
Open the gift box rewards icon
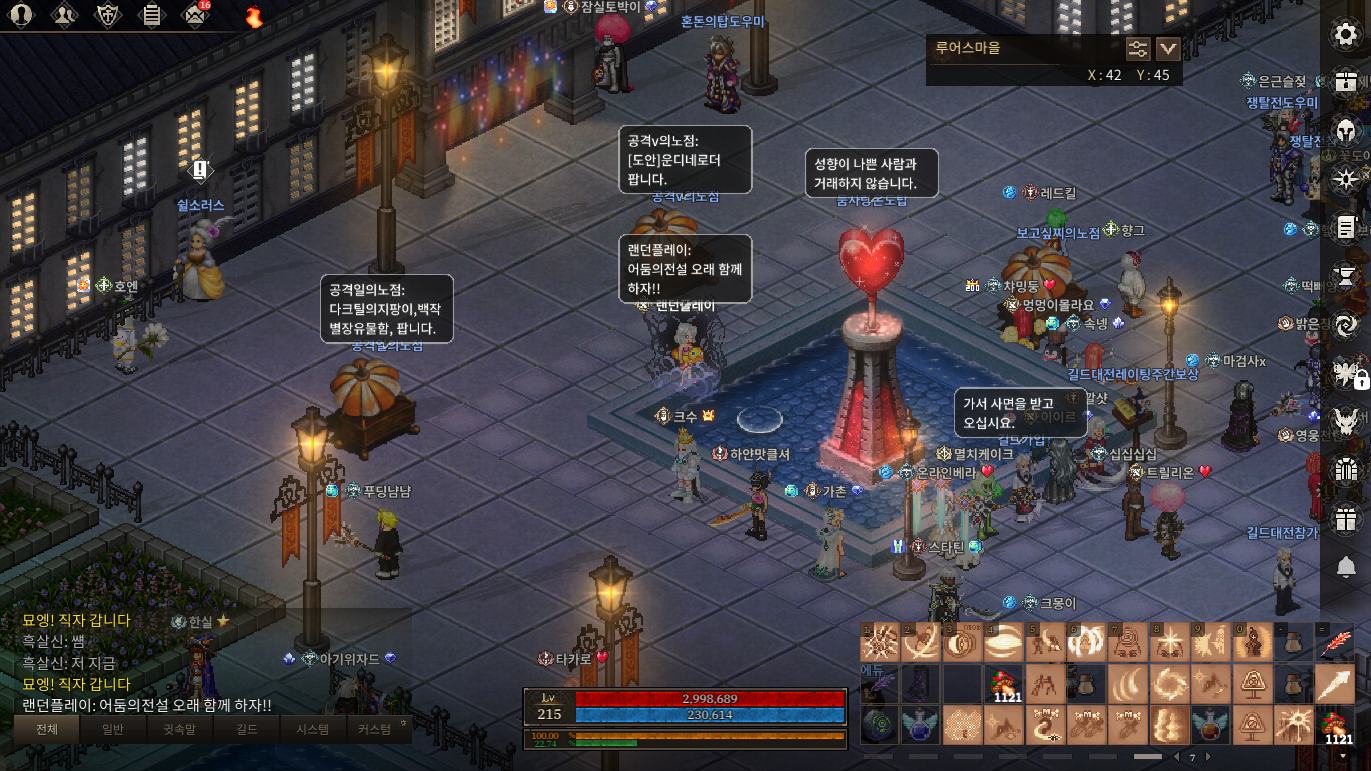(x=1346, y=519)
